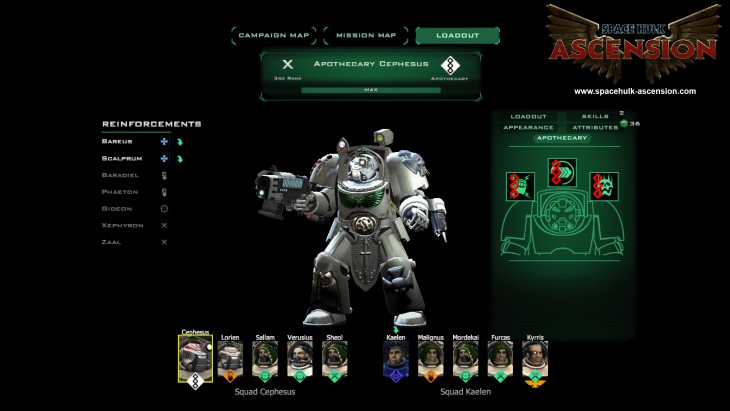The image size is (730, 411).
Task: Select Kyrris's portrait
Action: [x=535, y=359]
